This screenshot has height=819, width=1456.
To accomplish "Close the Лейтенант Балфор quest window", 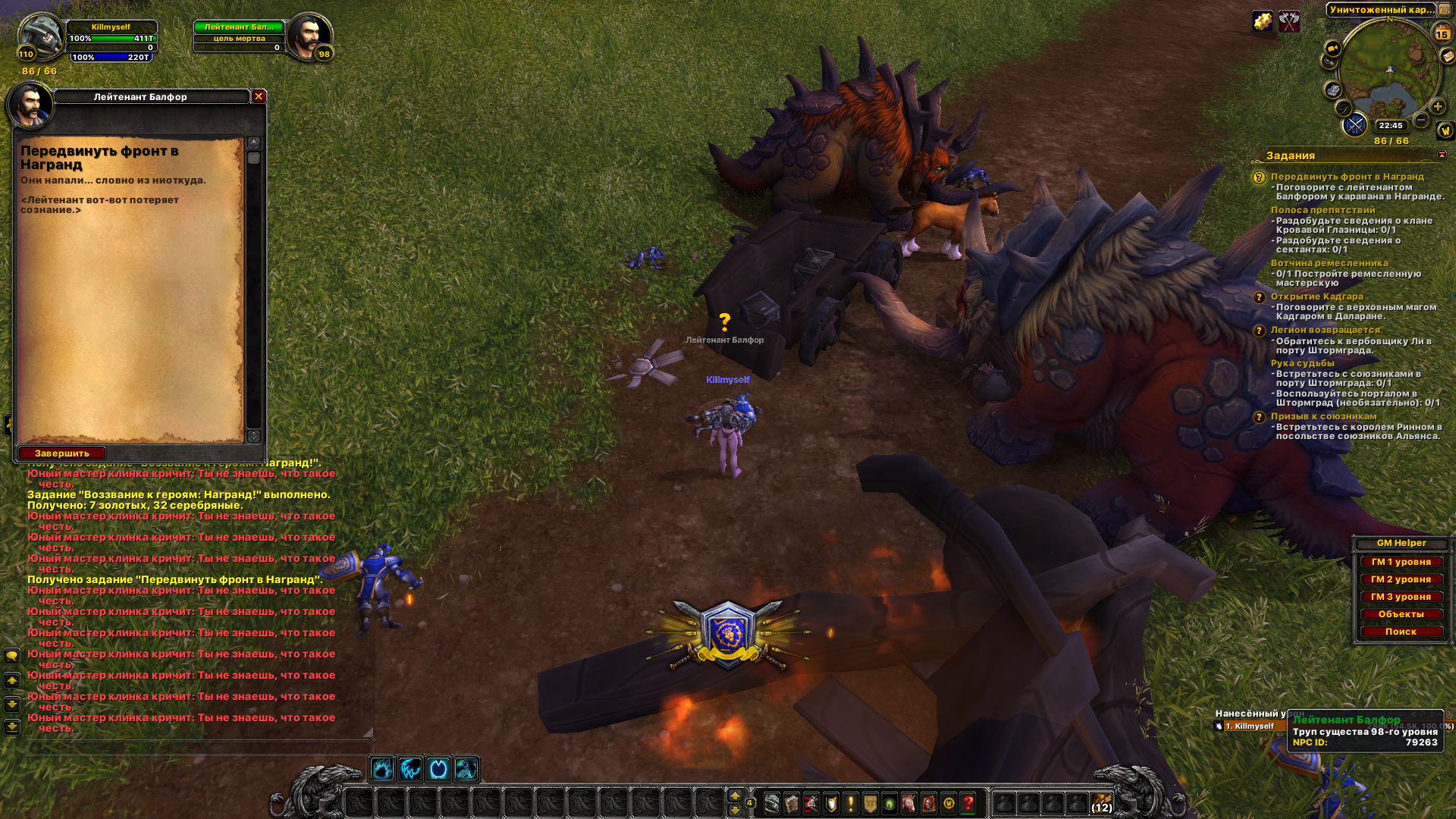I will pos(259,96).
